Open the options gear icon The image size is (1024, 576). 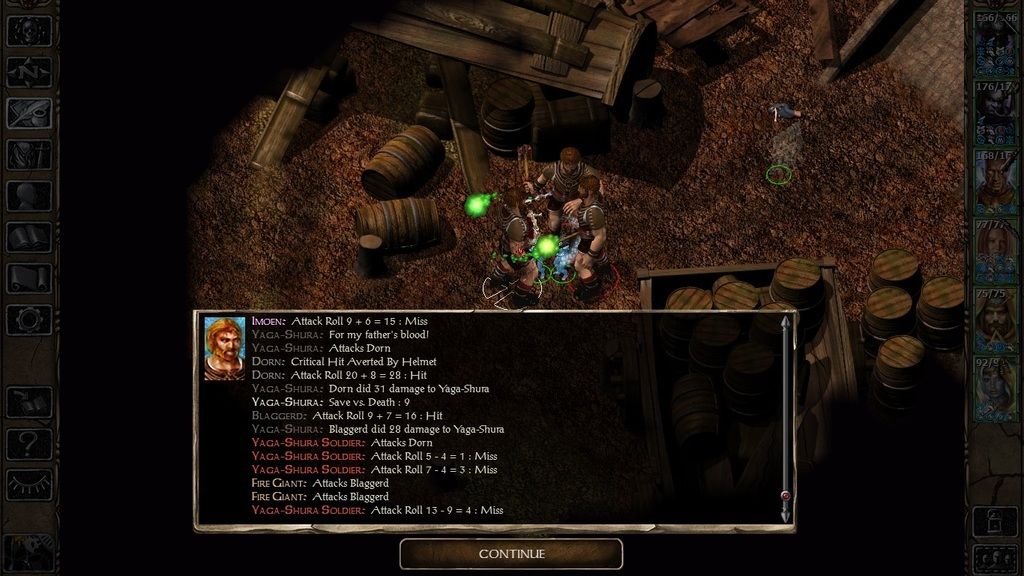[x=28, y=320]
